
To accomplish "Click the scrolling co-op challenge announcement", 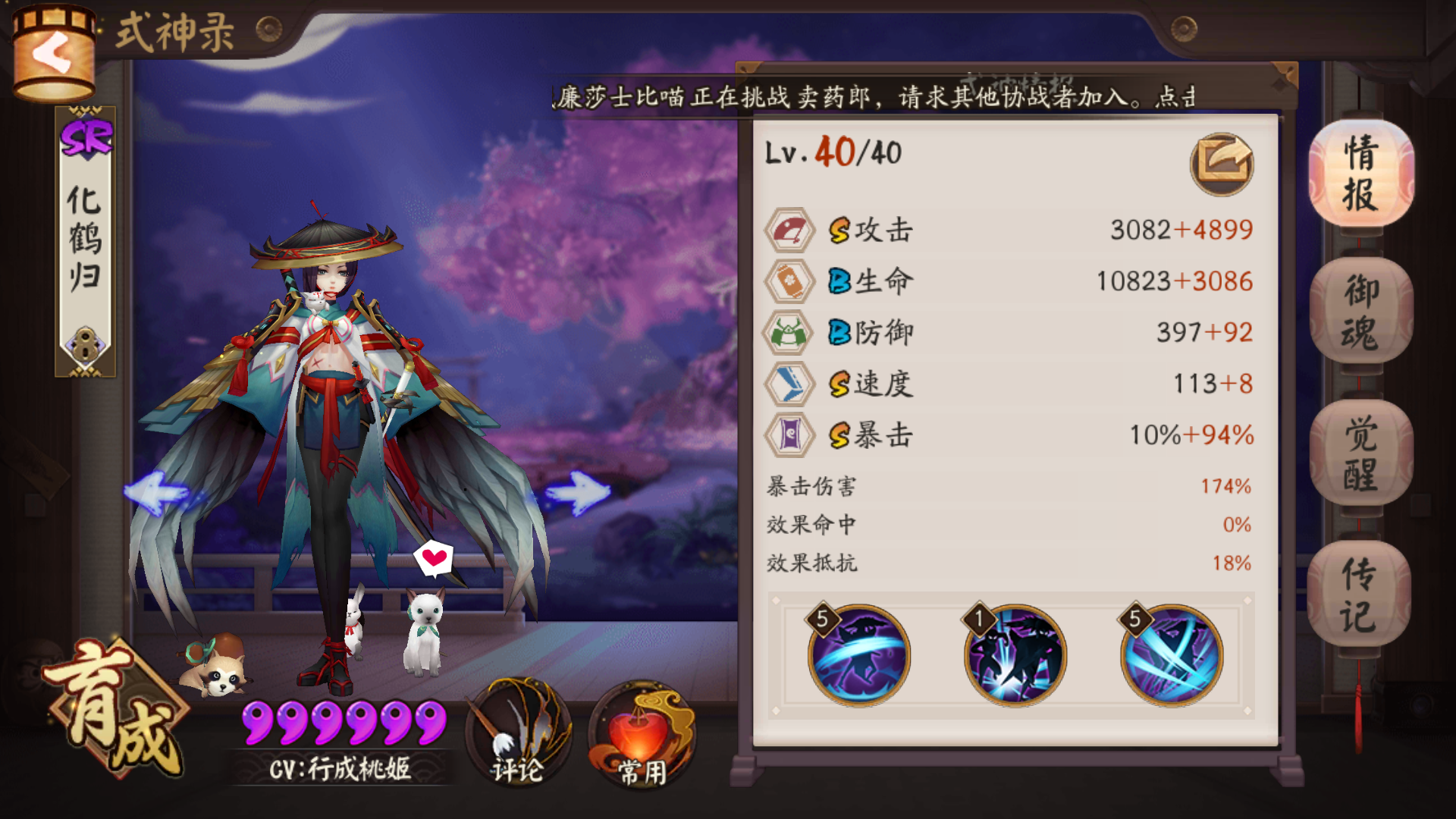I will coord(872,97).
